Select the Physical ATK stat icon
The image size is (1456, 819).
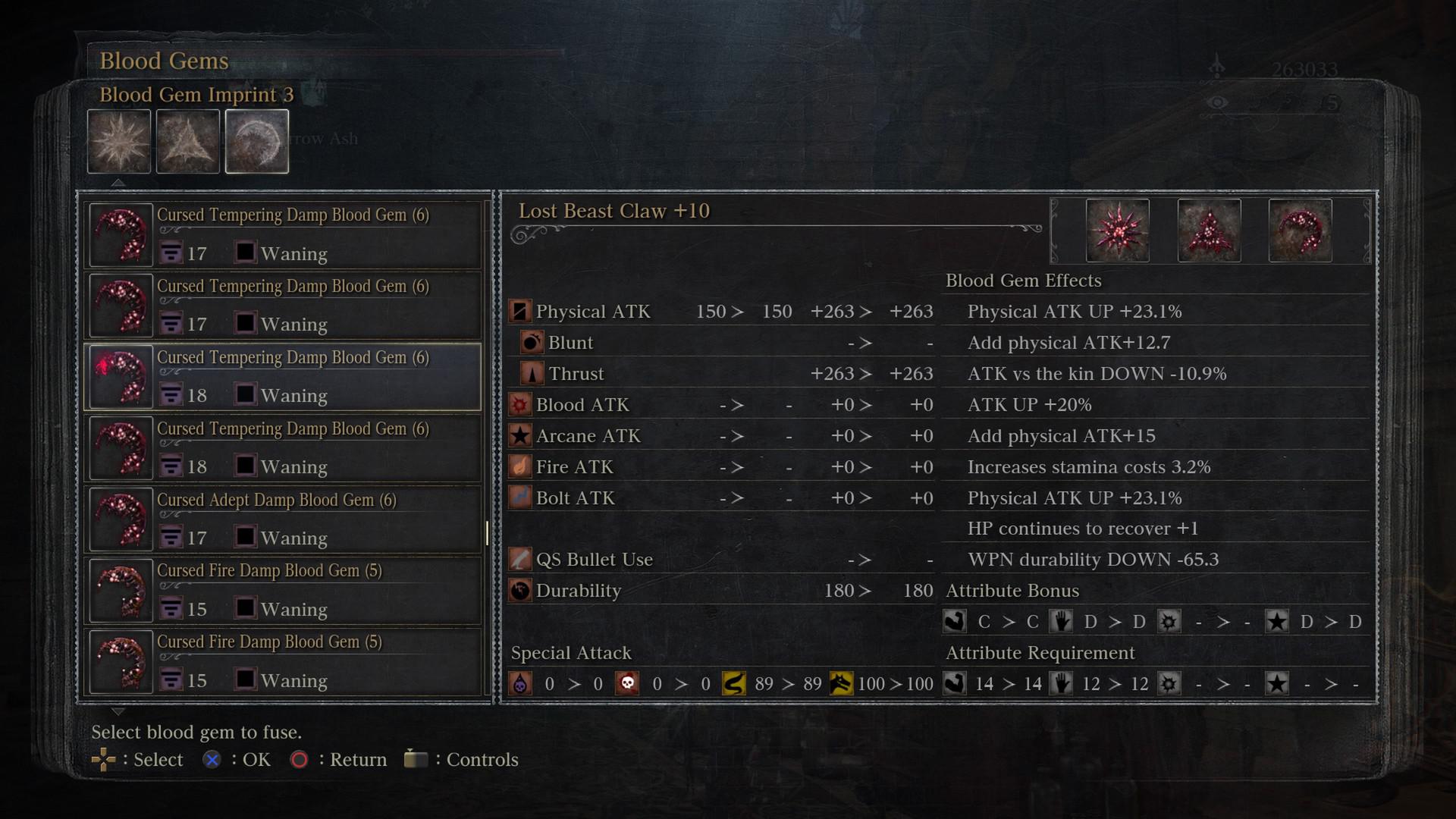click(x=520, y=311)
